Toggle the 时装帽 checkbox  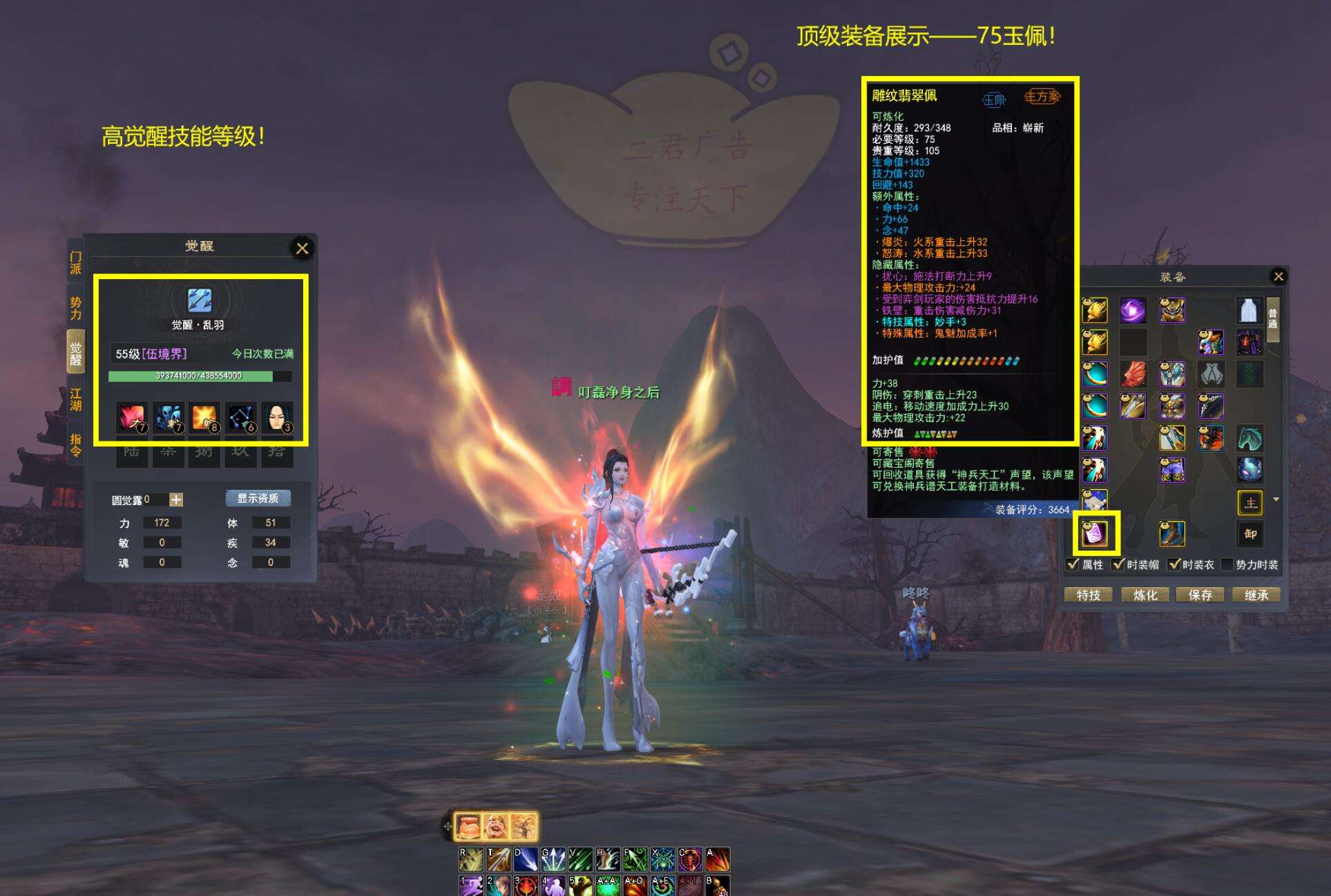coord(1118,564)
